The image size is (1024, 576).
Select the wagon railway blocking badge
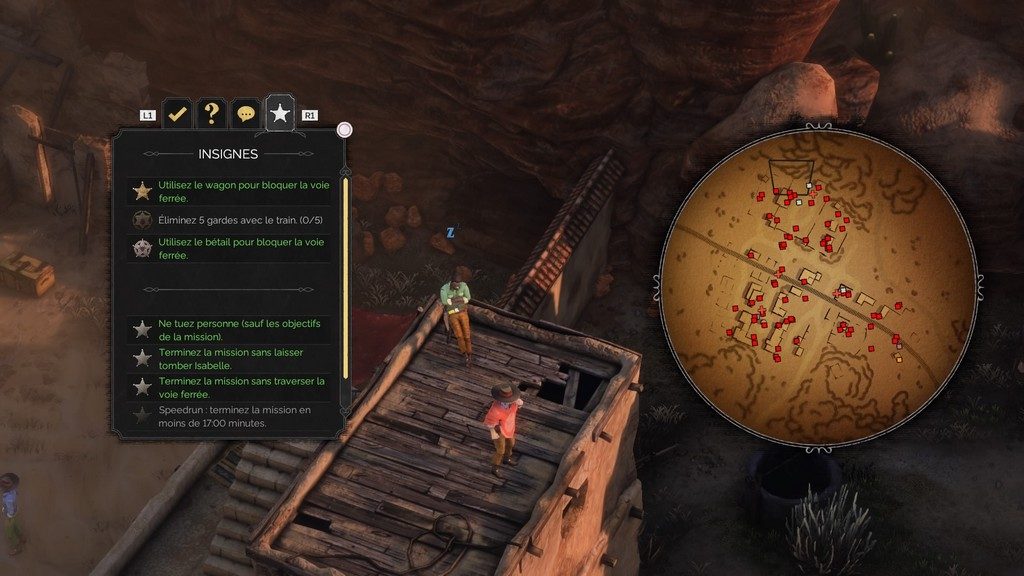(x=231, y=191)
